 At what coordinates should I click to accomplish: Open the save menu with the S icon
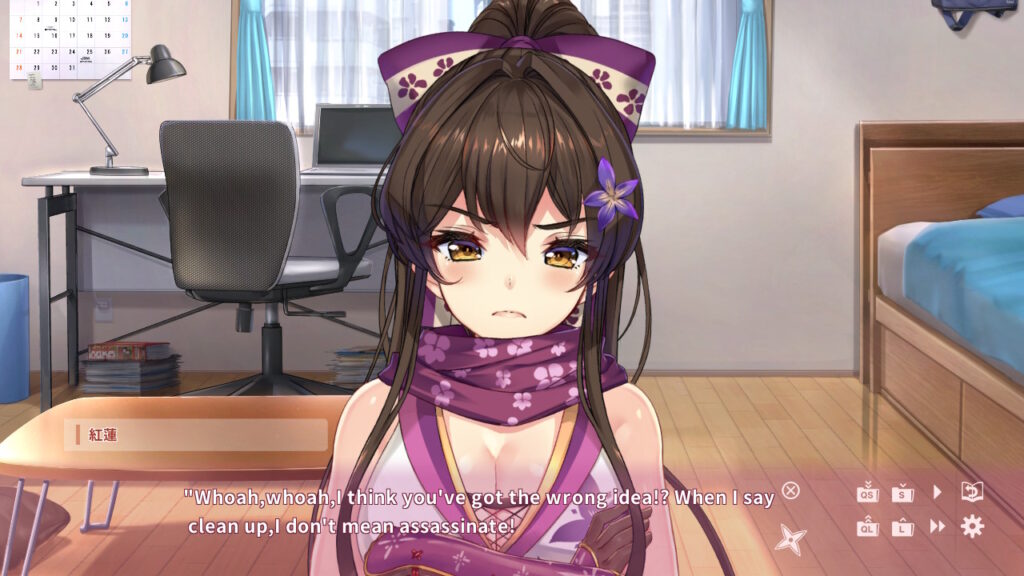(x=903, y=492)
